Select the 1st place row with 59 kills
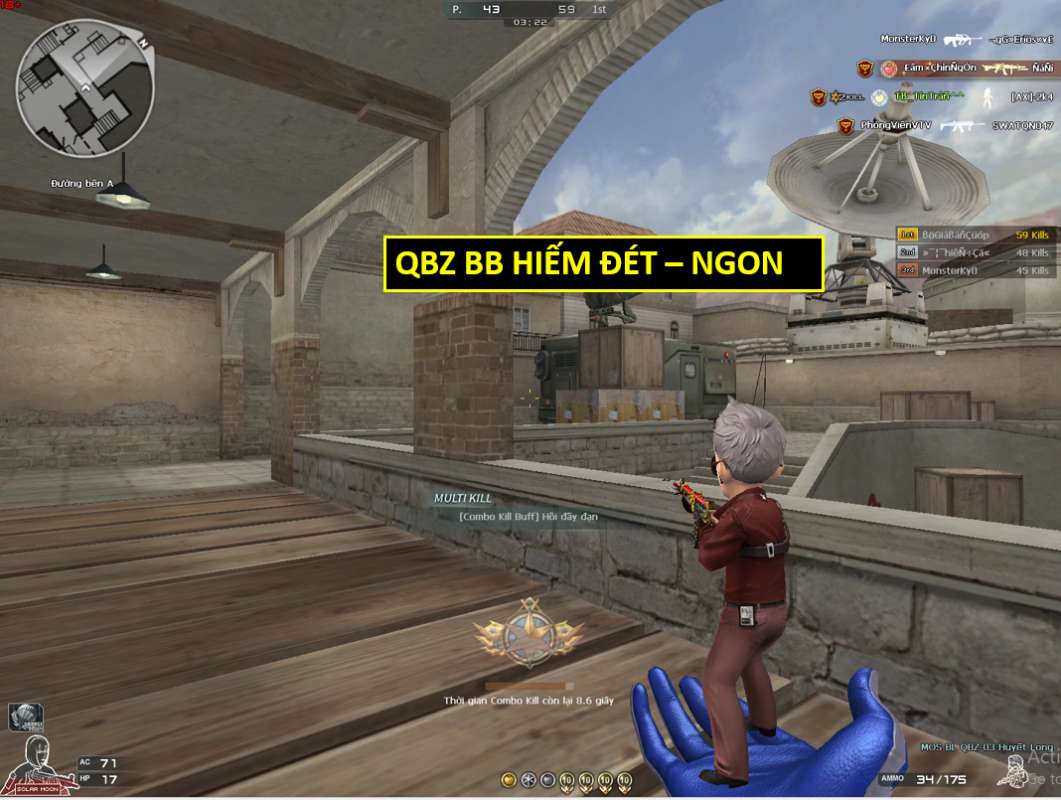This screenshot has width=1061, height=800. pyautogui.click(x=975, y=235)
